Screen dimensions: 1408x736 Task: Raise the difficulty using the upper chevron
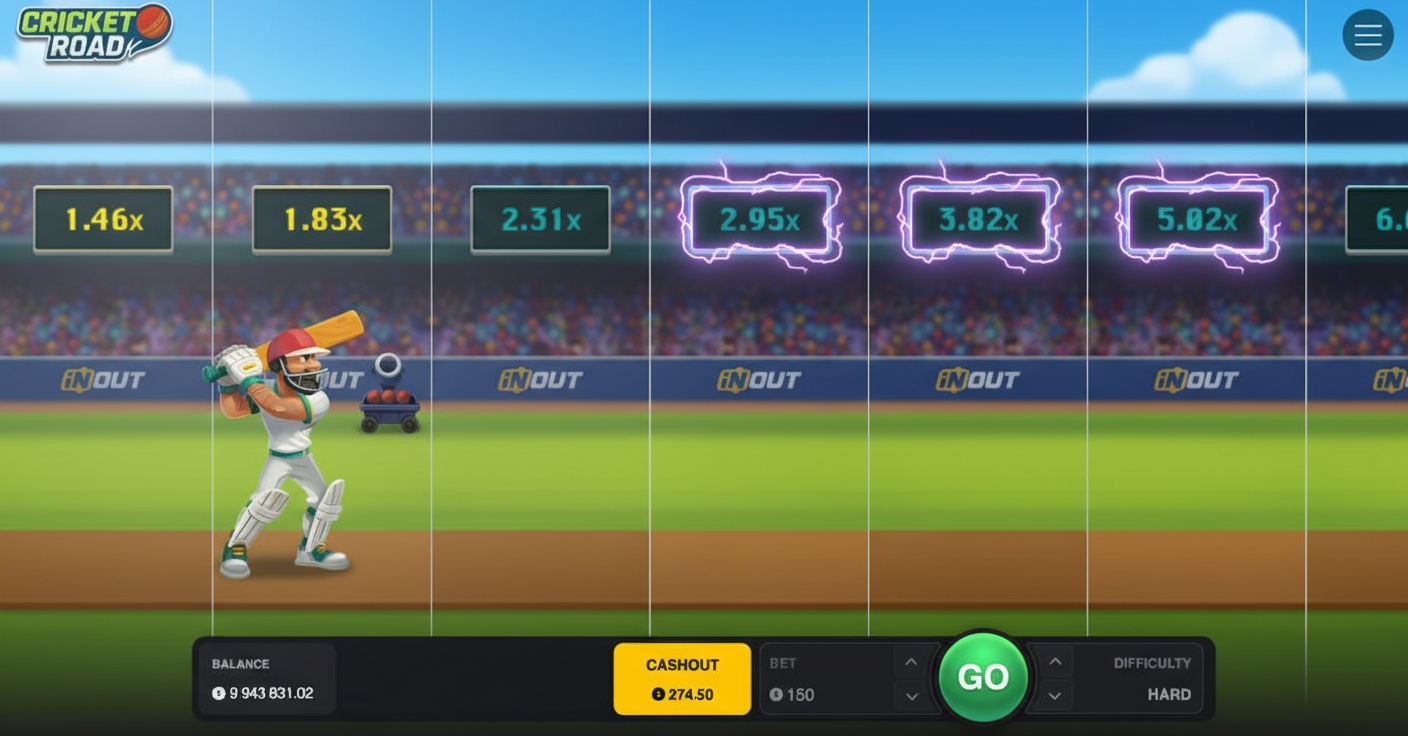tap(1054, 662)
